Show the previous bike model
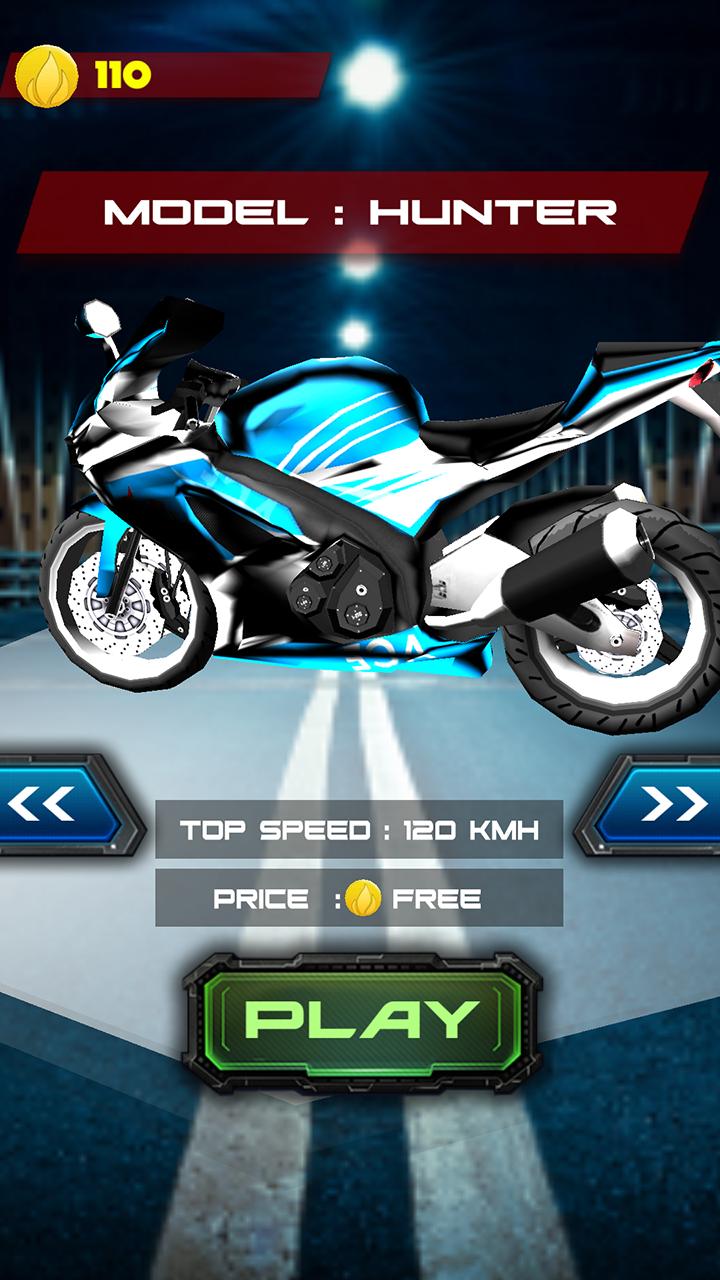 coord(55,805)
